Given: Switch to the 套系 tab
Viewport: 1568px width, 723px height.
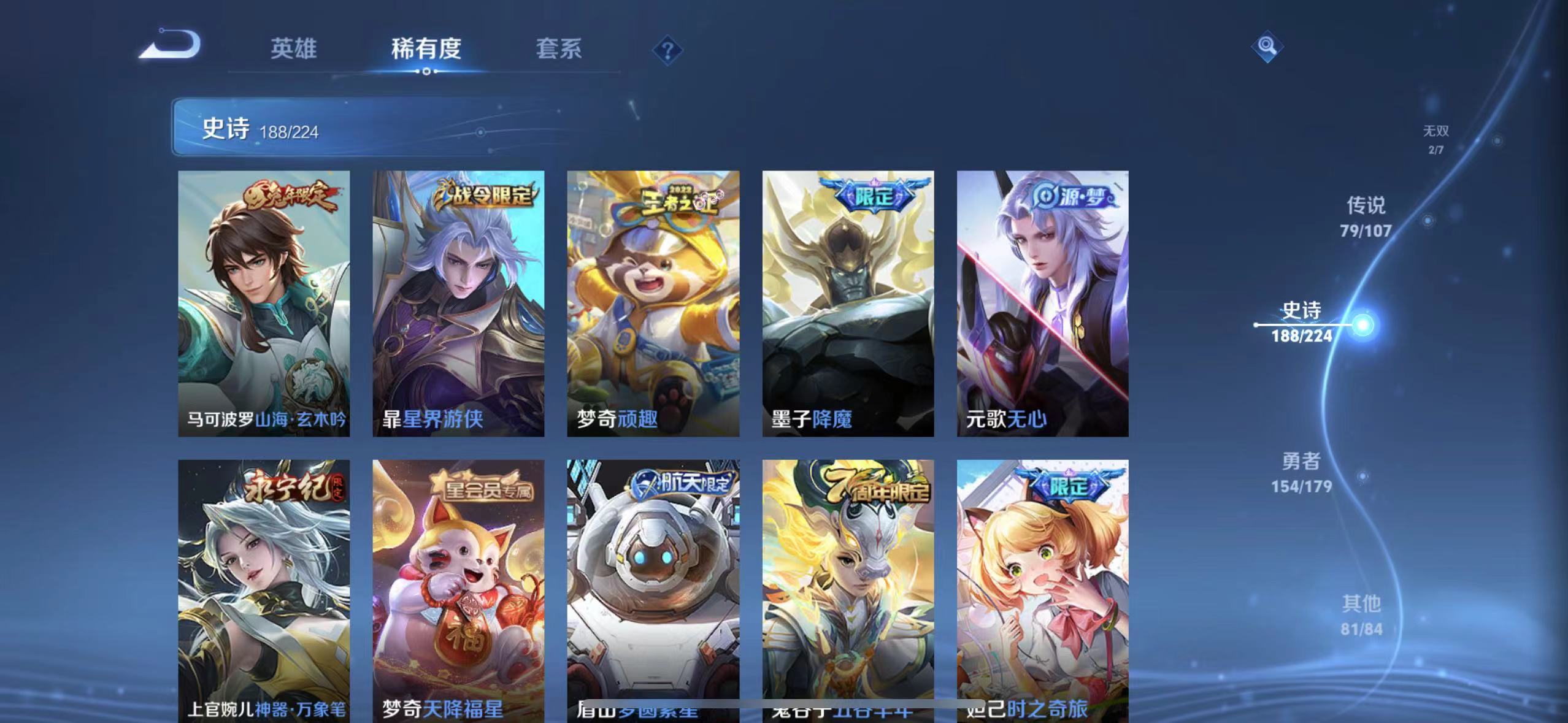Looking at the screenshot, I should point(559,49).
